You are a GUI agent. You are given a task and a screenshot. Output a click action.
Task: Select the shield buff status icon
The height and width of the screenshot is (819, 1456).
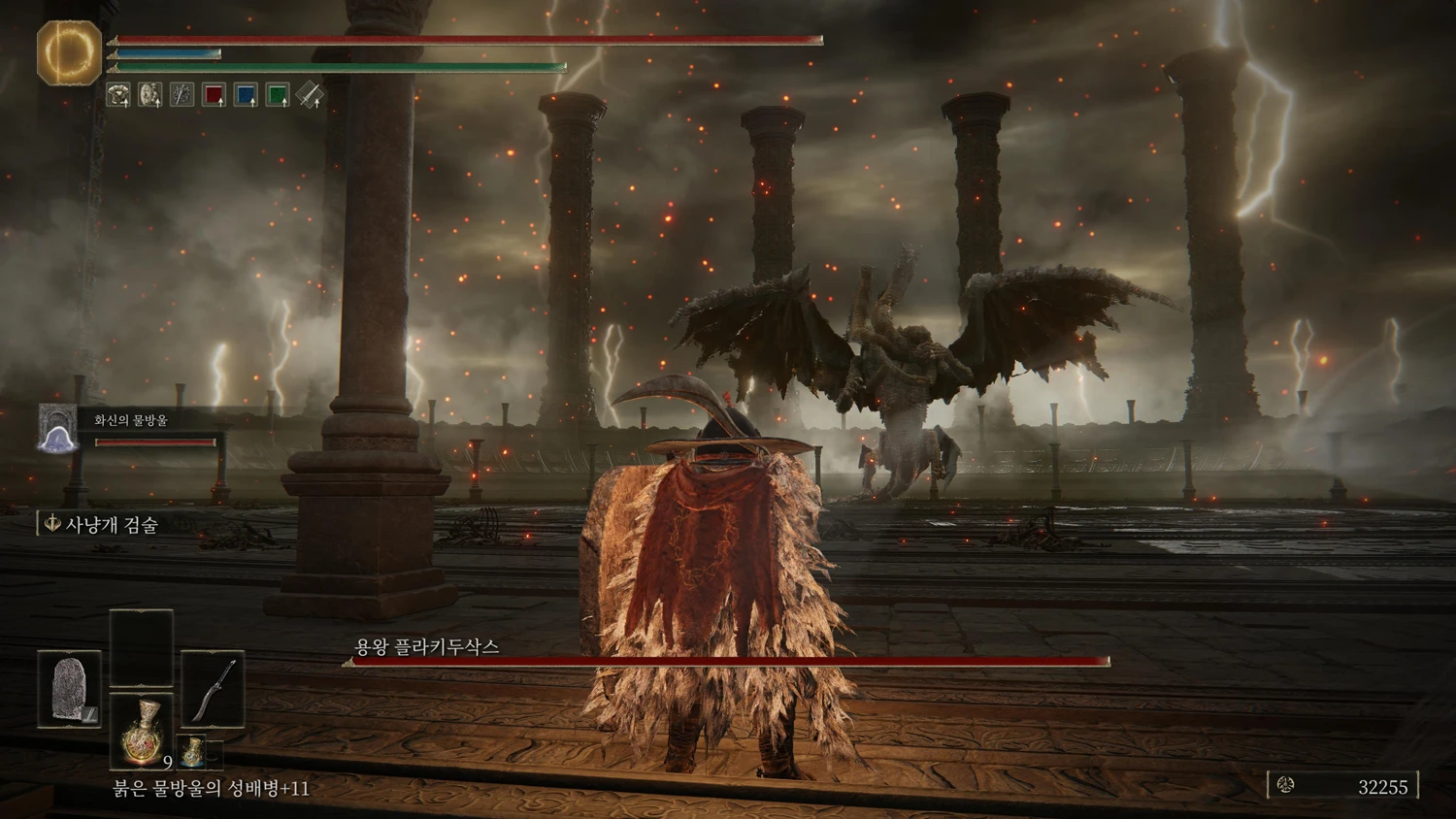point(150,95)
